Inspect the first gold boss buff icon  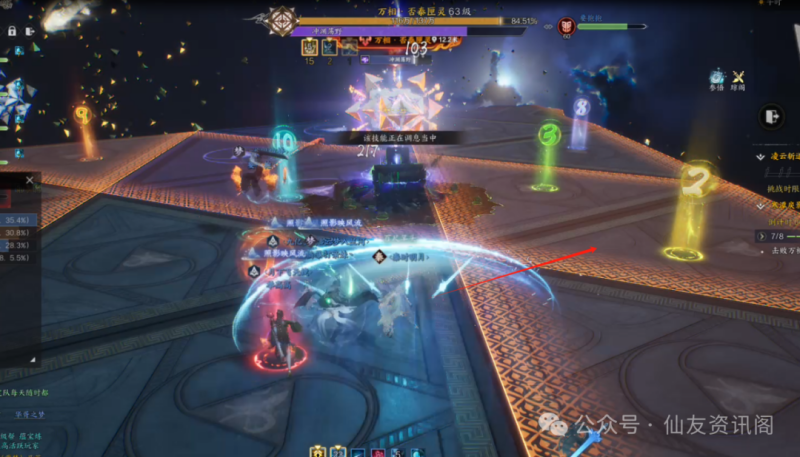coord(308,46)
